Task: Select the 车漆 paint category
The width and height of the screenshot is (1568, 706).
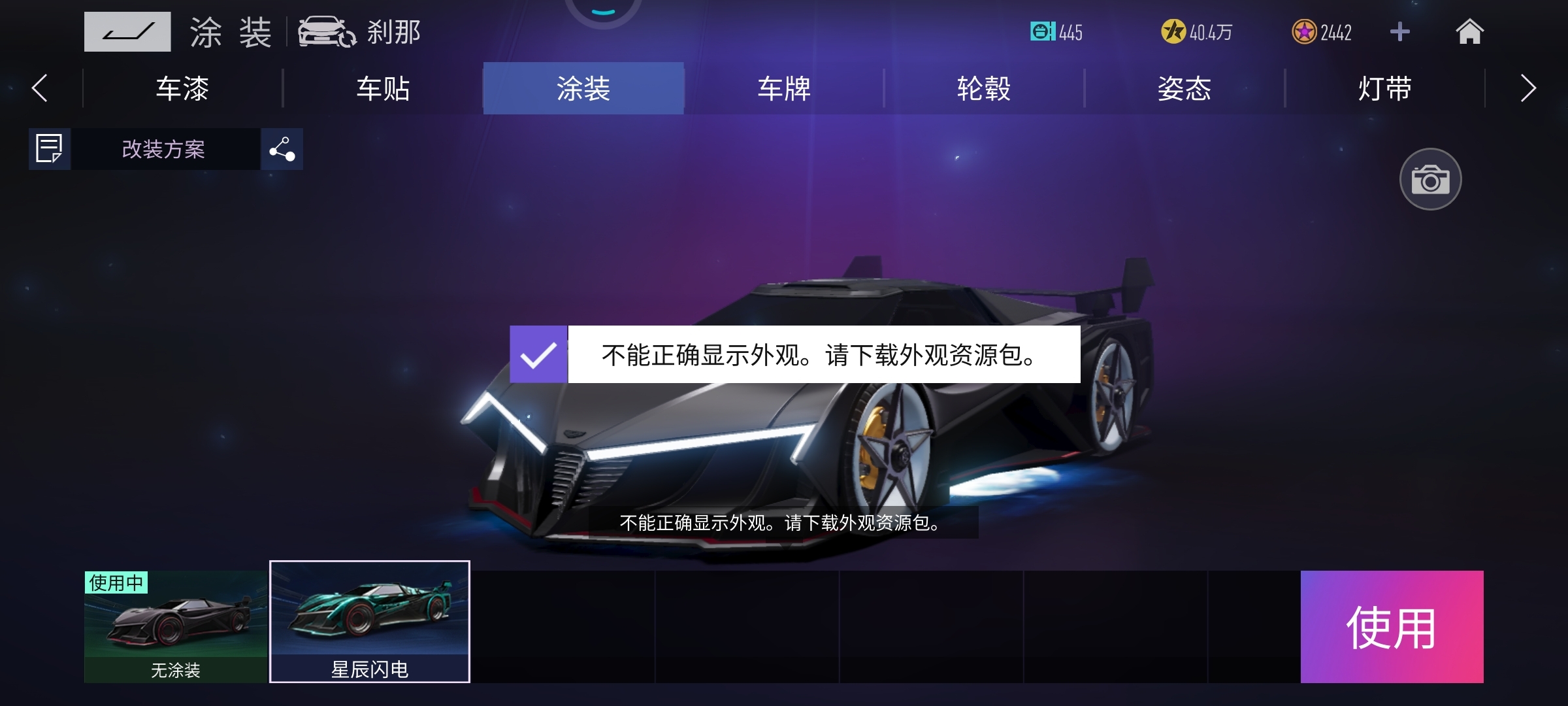Action: click(x=182, y=89)
